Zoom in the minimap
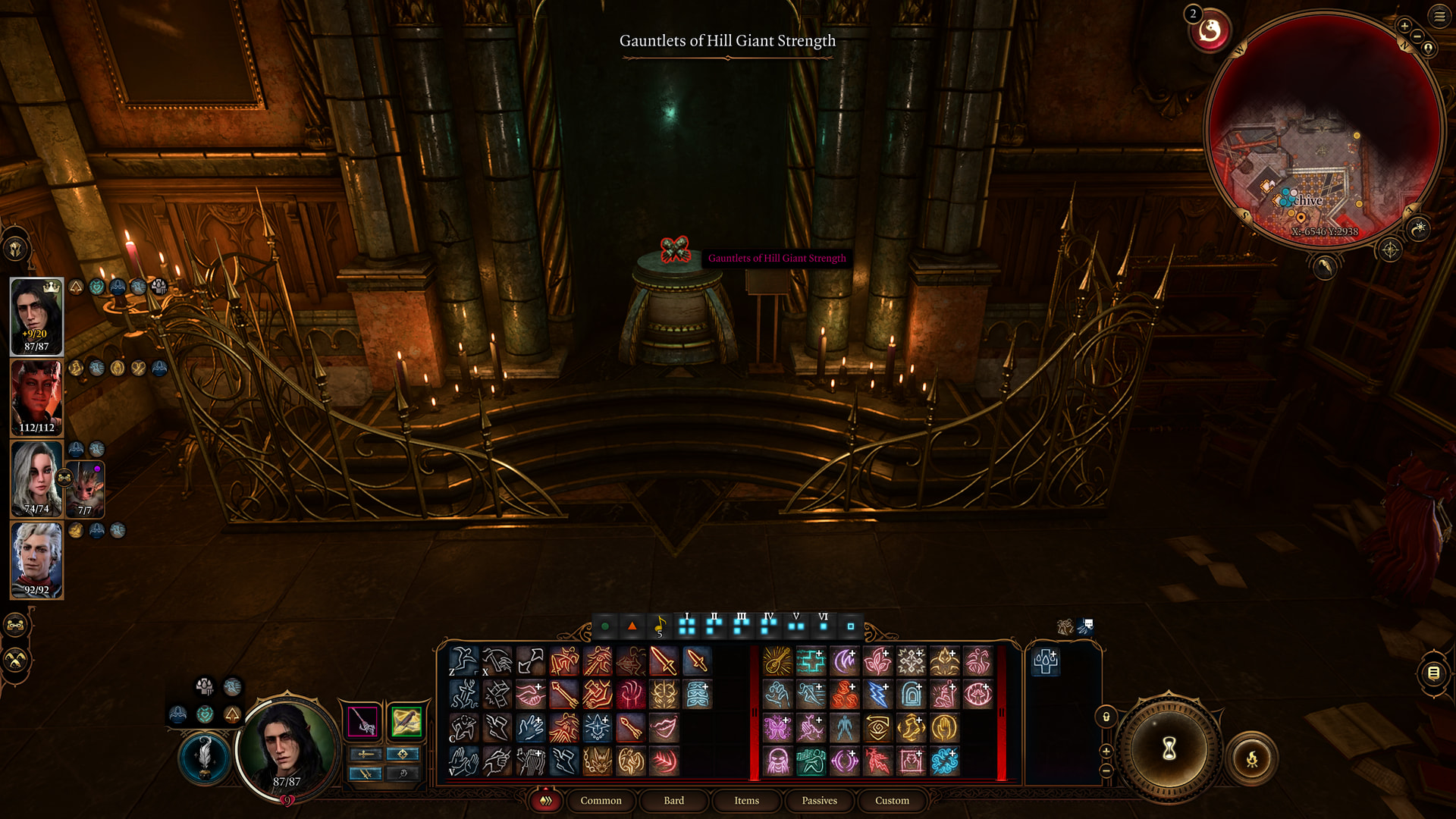Image resolution: width=1456 pixels, height=819 pixels. pyautogui.click(x=1404, y=26)
